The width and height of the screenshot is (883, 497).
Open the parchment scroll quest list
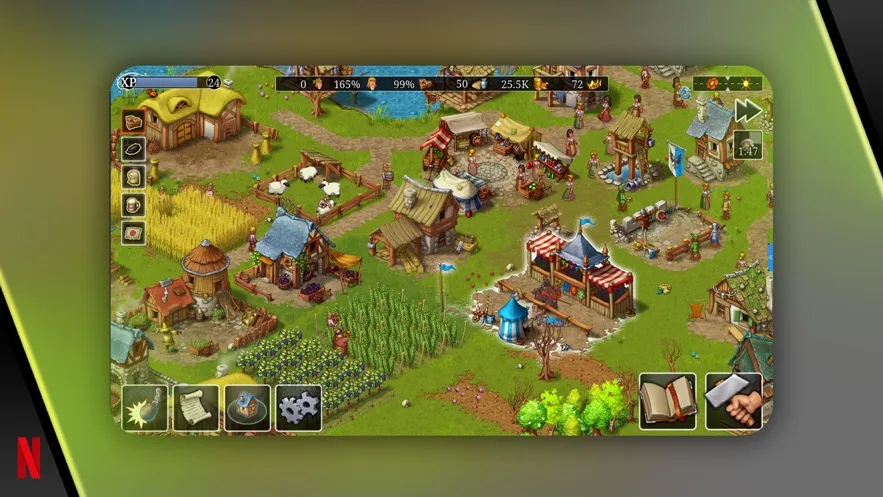point(196,407)
